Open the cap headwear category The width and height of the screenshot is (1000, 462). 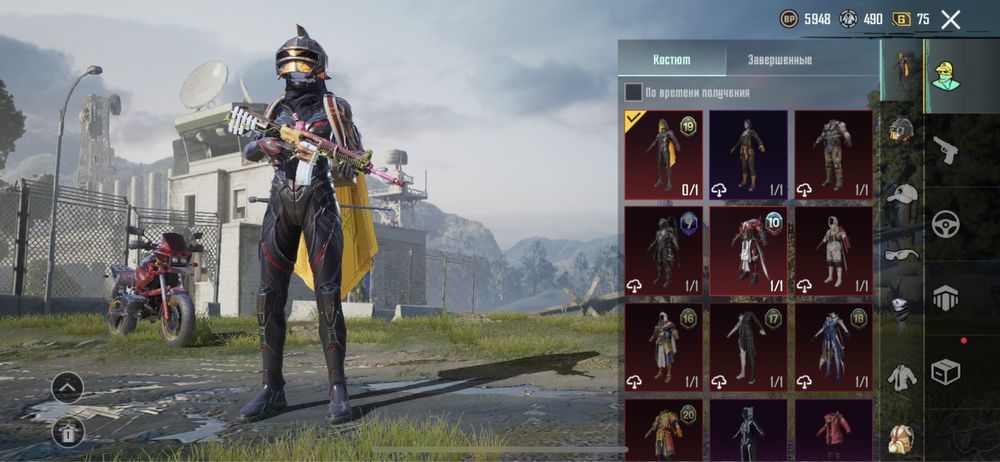(902, 193)
